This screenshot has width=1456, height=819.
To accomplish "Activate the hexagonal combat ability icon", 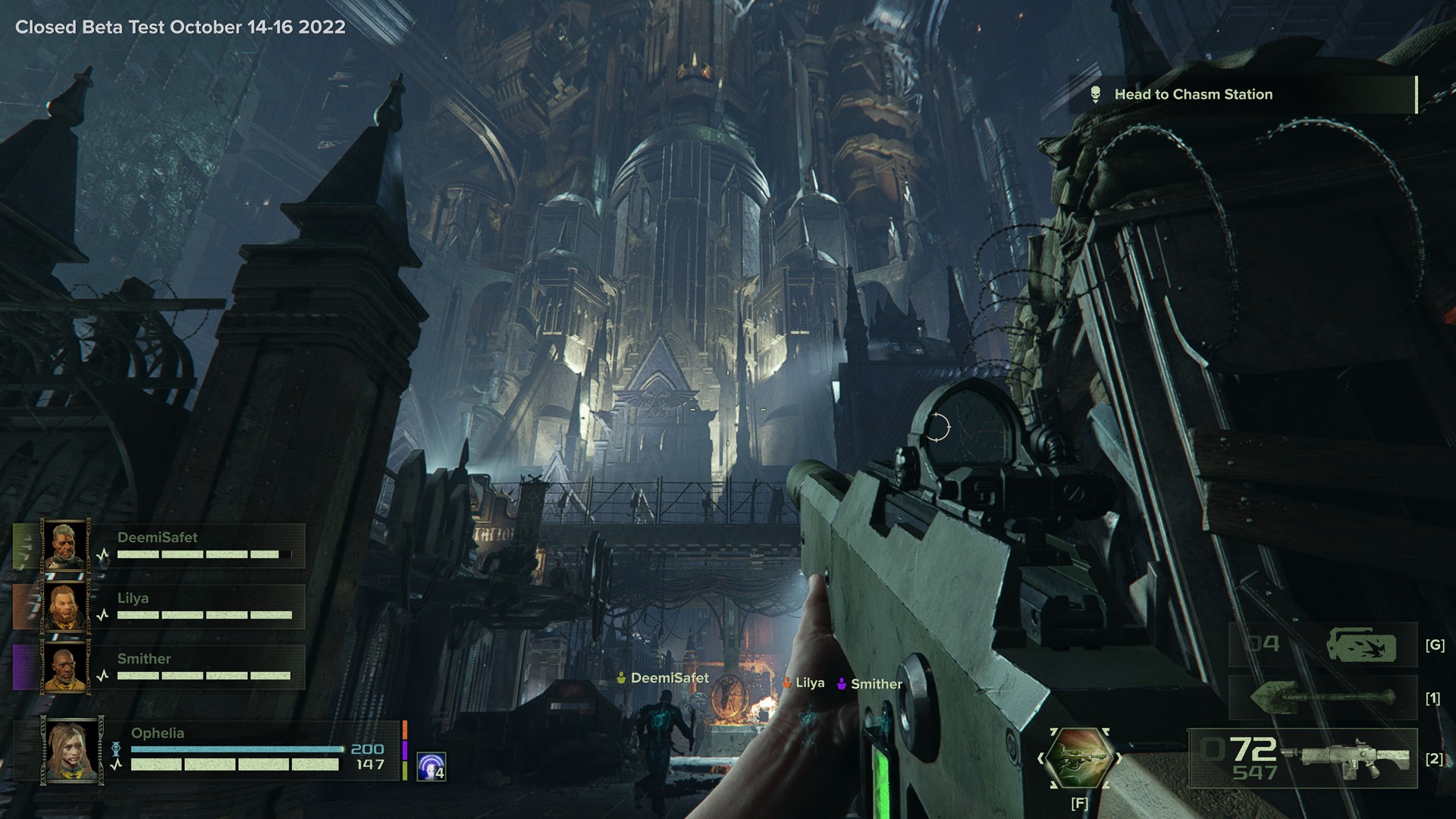I will point(1078,758).
